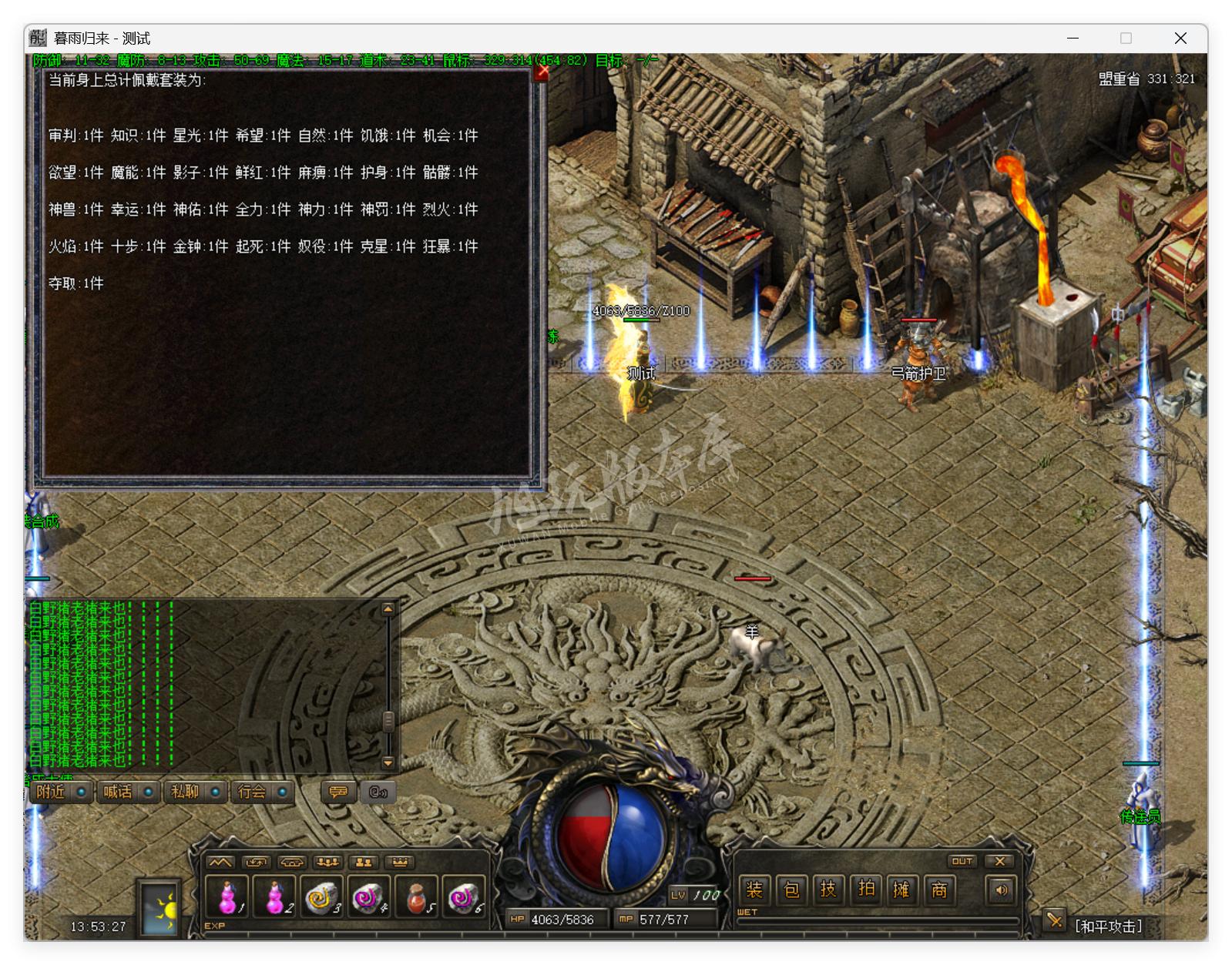Open the 技 skills panel
The height and width of the screenshot is (965, 1232).
point(828,890)
